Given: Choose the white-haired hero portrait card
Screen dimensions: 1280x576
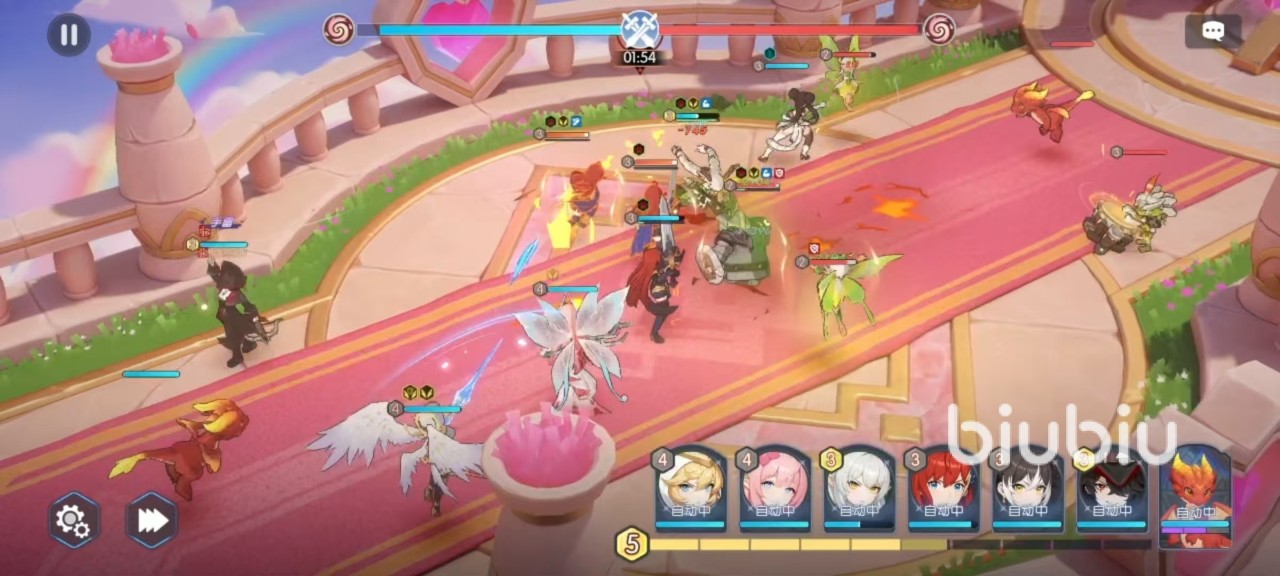Looking at the screenshot, I should pos(859,488).
